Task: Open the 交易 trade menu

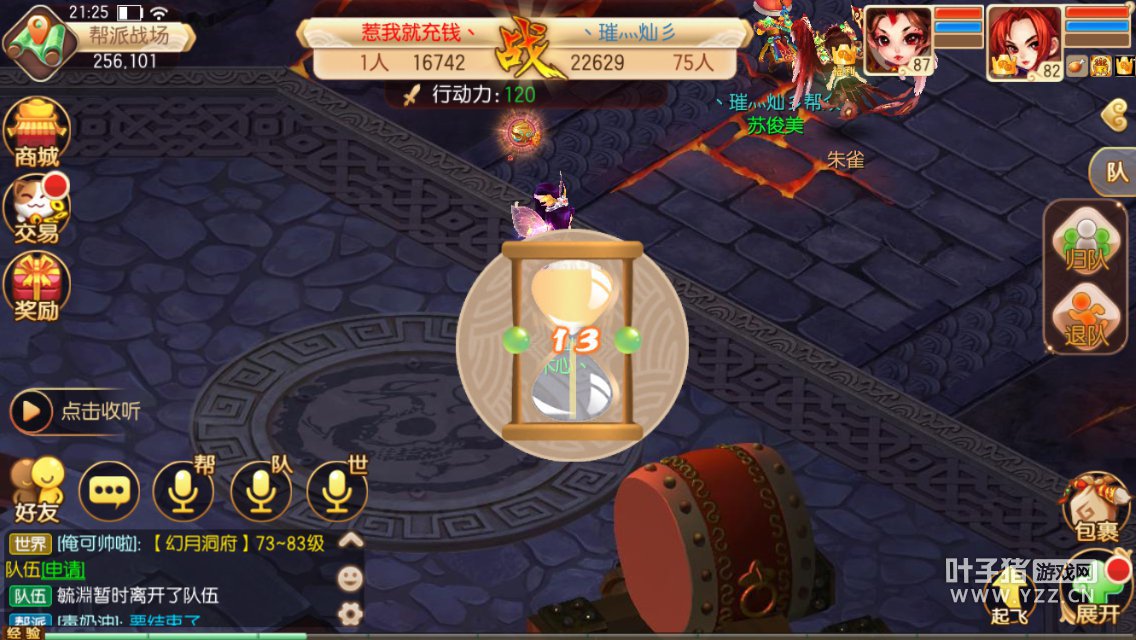Action: pos(37,209)
